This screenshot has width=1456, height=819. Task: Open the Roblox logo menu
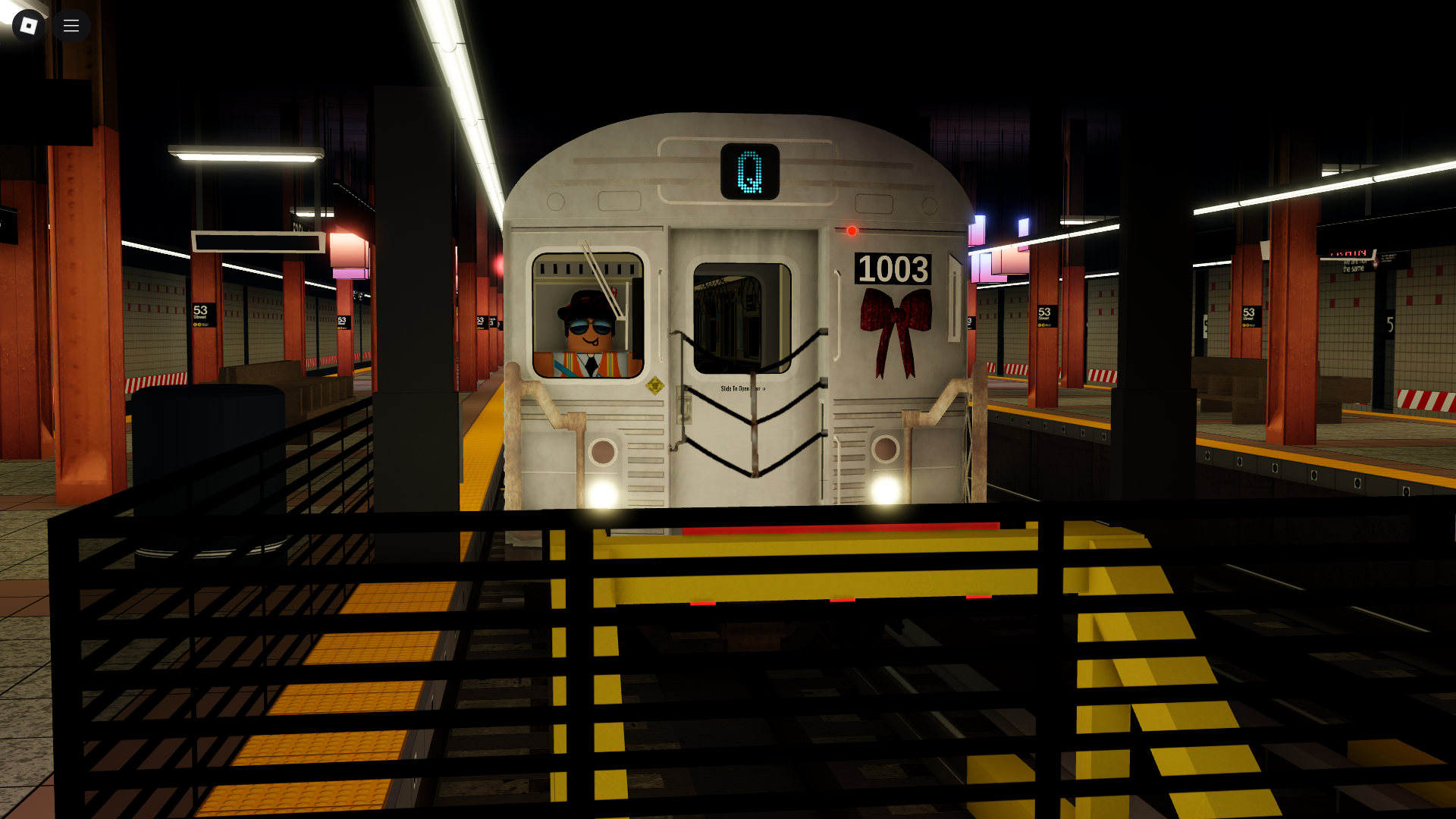pyautogui.click(x=29, y=26)
